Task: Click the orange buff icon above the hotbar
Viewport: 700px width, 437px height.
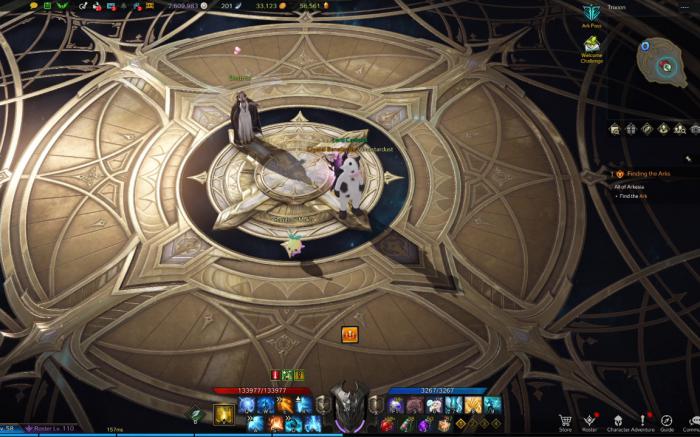Action: (x=350, y=335)
